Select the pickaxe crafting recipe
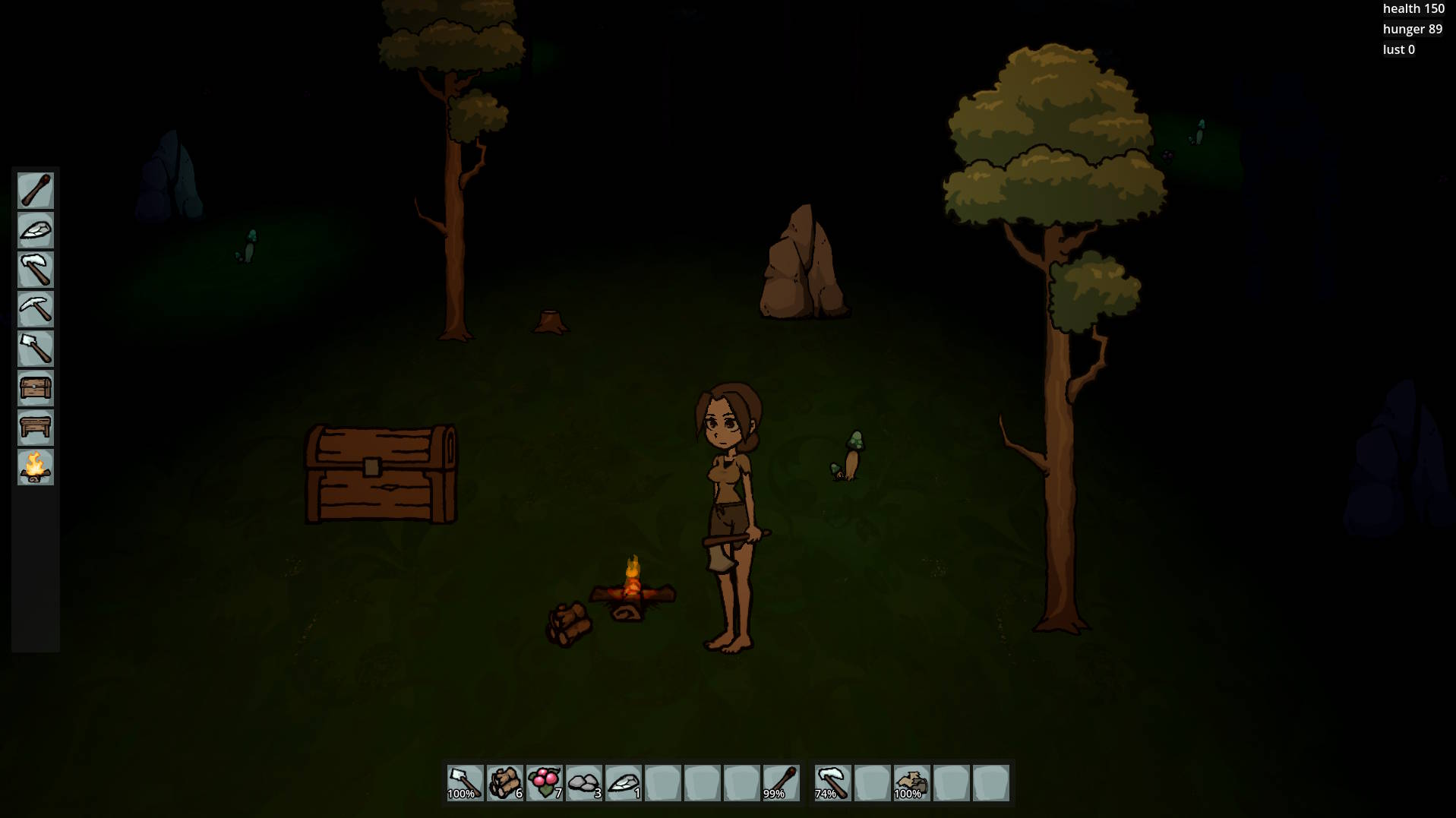This screenshot has height=818, width=1456. 36,309
